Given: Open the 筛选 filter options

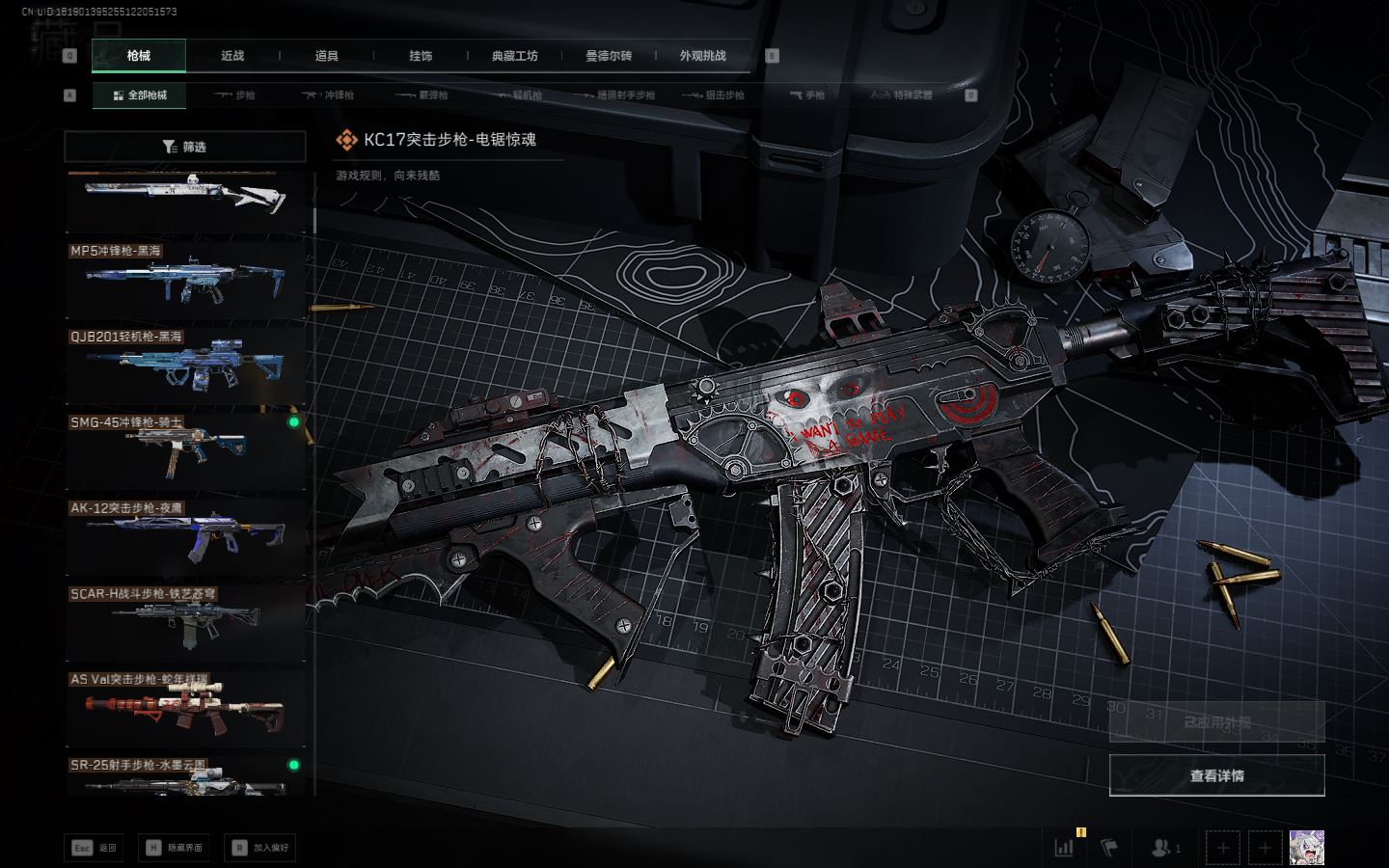Looking at the screenshot, I should pyautogui.click(x=185, y=147).
